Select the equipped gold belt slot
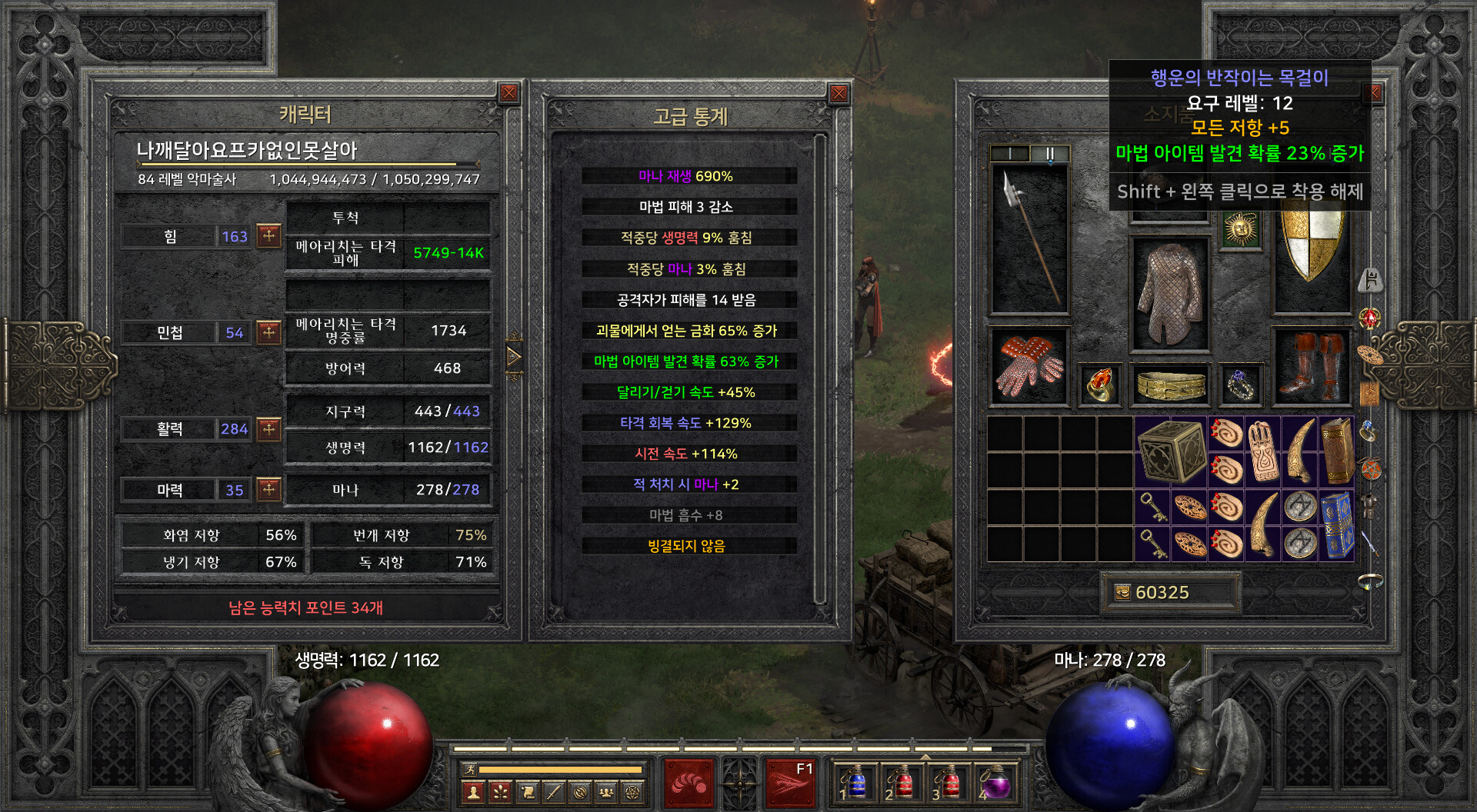Image resolution: width=1477 pixels, height=812 pixels. tap(1170, 384)
